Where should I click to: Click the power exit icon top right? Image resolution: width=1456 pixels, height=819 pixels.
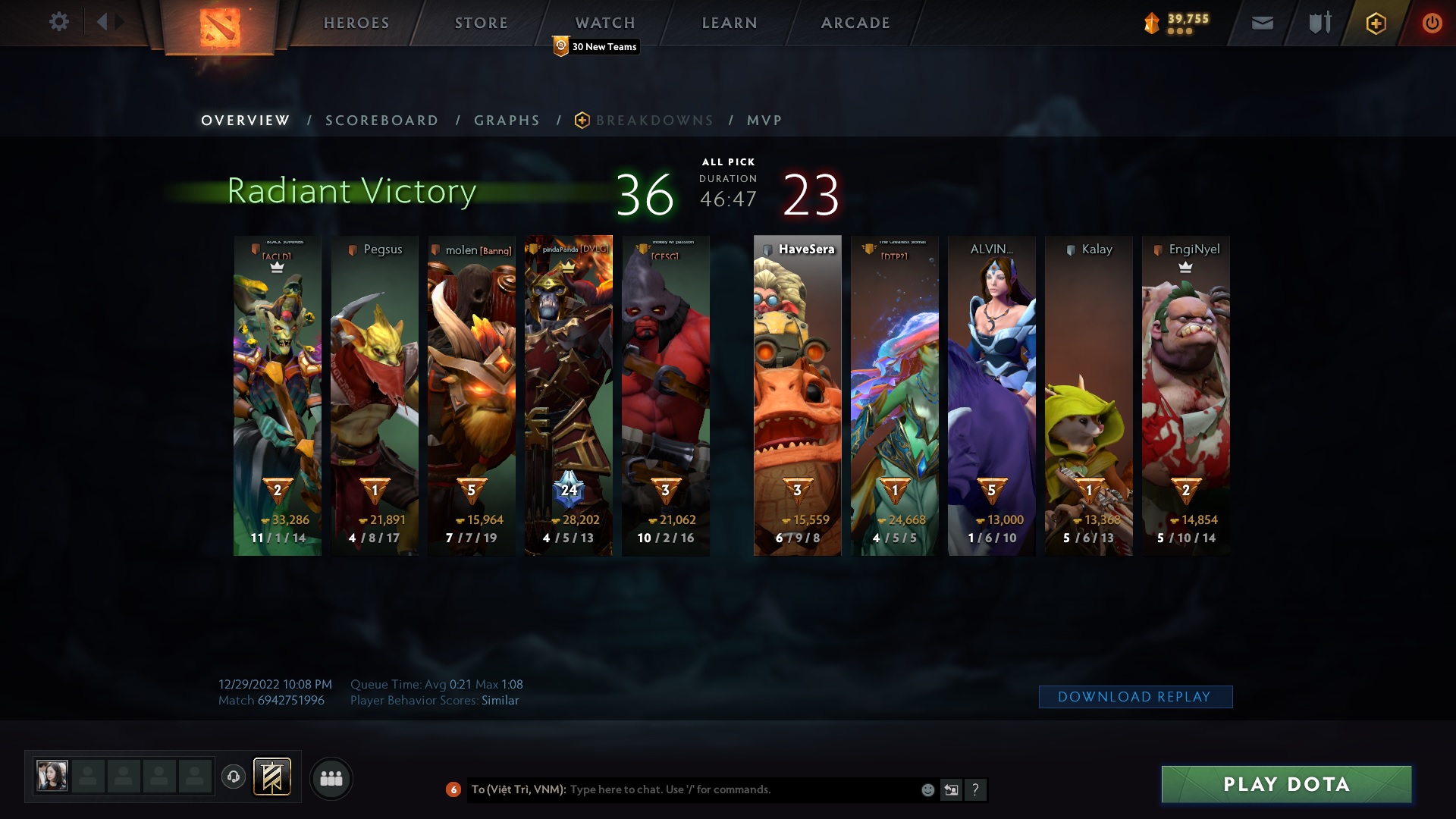coord(1432,23)
